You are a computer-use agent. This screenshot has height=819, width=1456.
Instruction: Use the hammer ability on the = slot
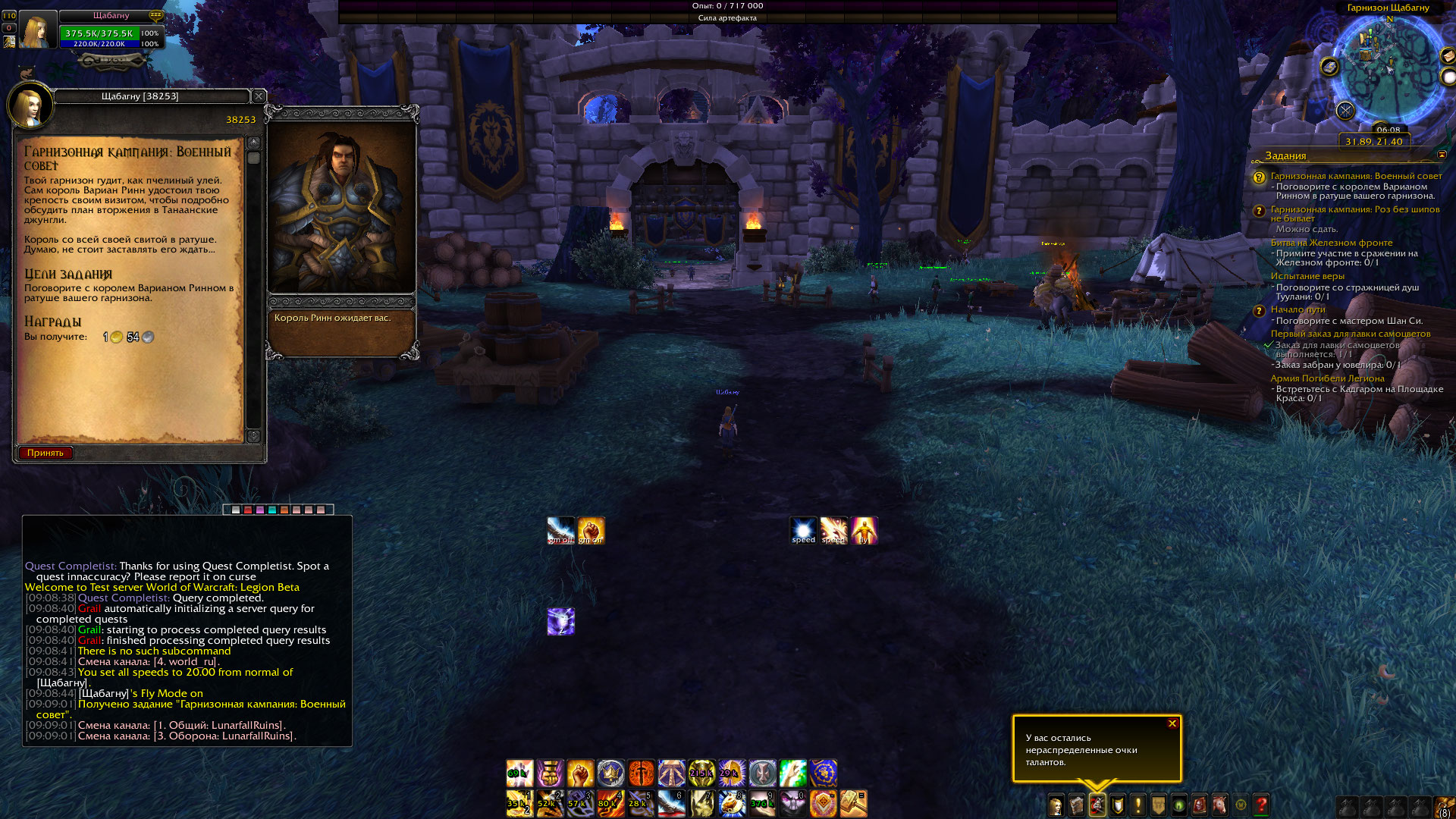point(853,803)
